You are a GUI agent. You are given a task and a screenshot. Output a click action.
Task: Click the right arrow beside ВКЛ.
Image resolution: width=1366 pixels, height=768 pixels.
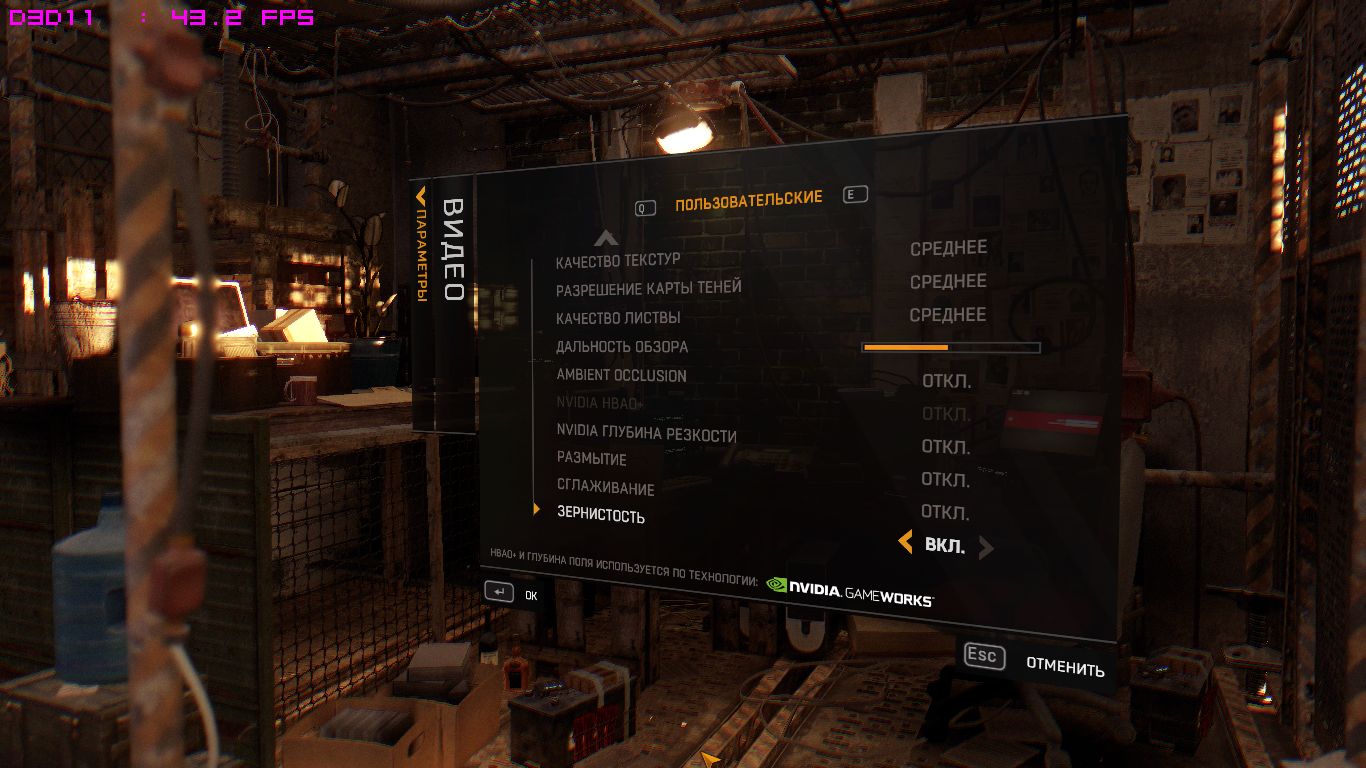click(x=986, y=547)
